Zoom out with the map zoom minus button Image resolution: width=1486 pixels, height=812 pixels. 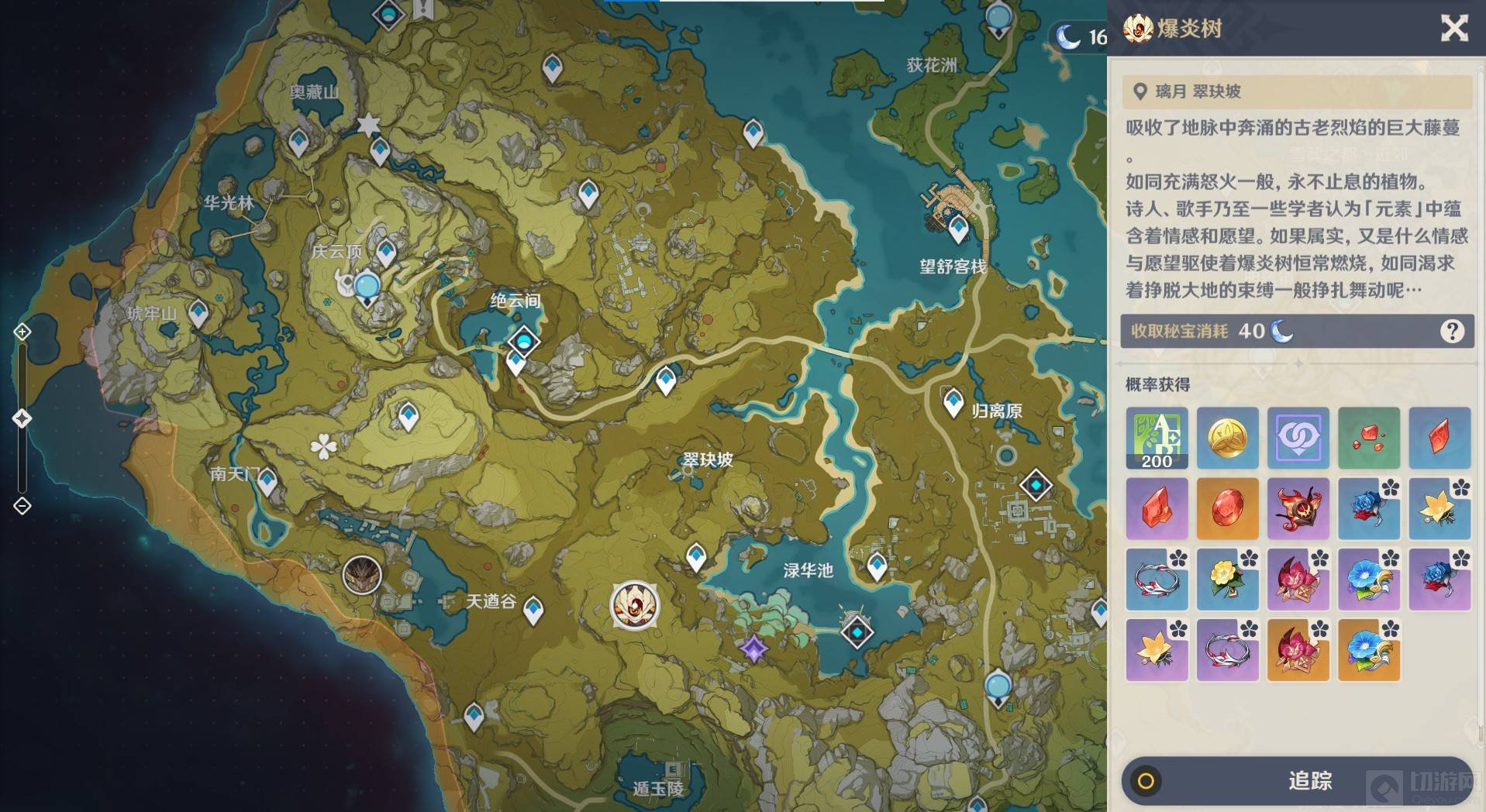[x=22, y=506]
